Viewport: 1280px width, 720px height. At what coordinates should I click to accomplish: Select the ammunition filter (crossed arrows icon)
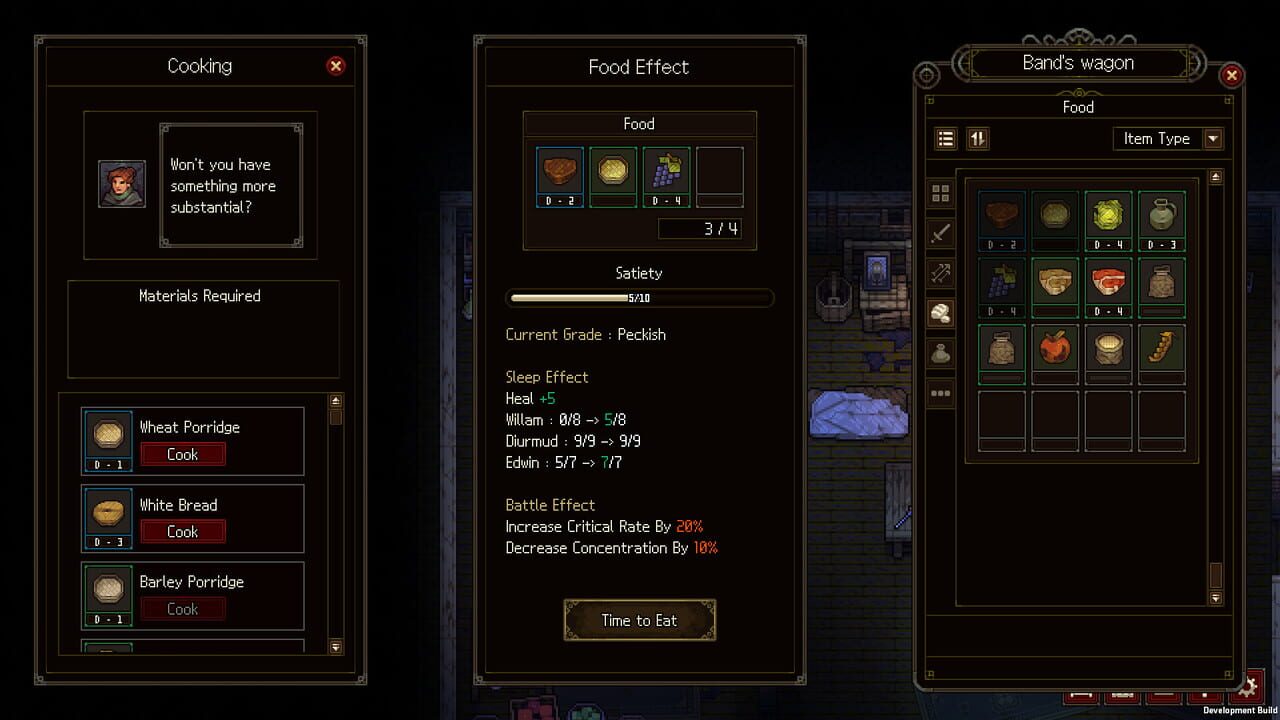(940, 272)
